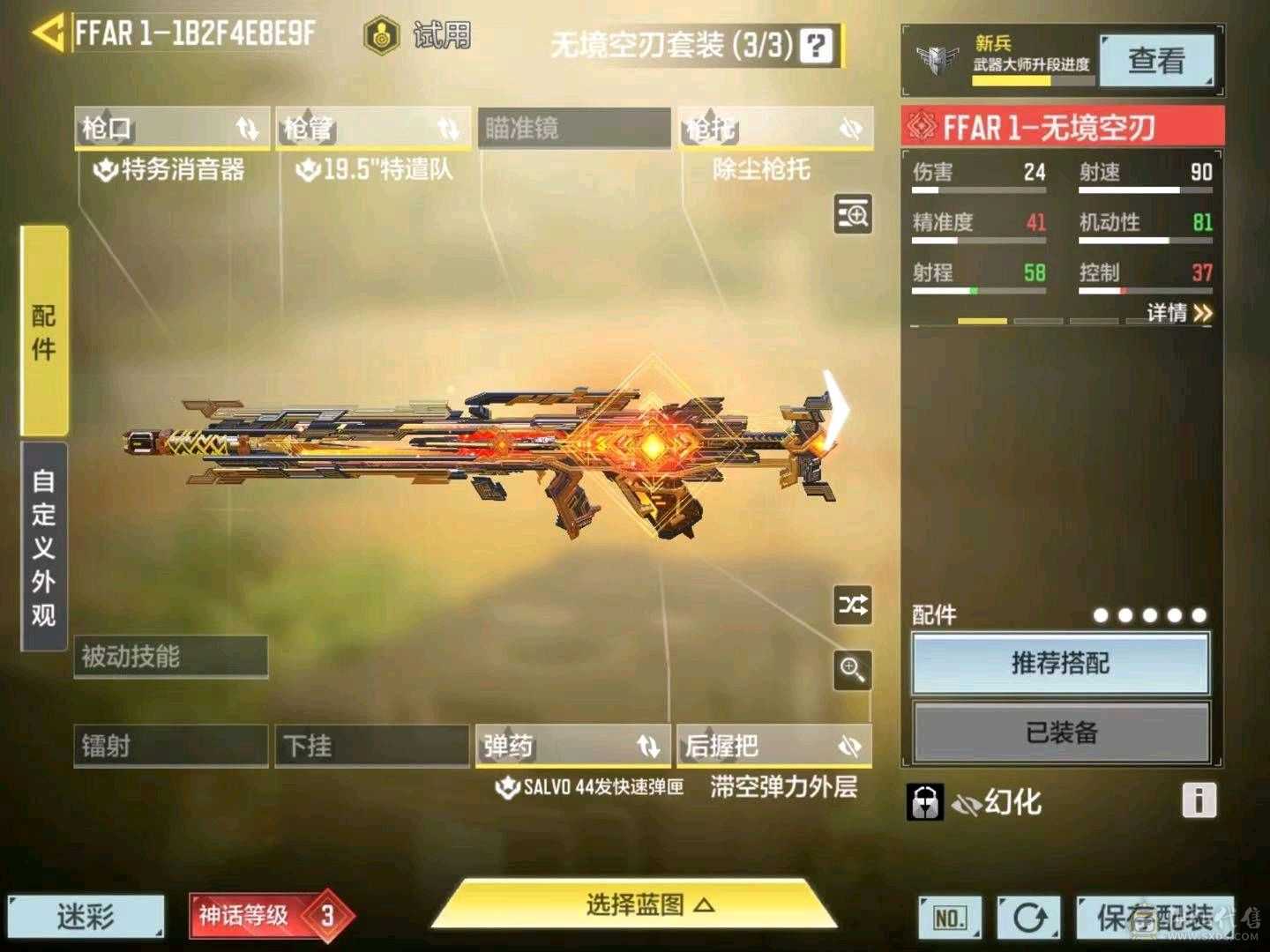Click the refresh icon in the bottom bar
Screen dimensions: 1270x952
[1029, 917]
